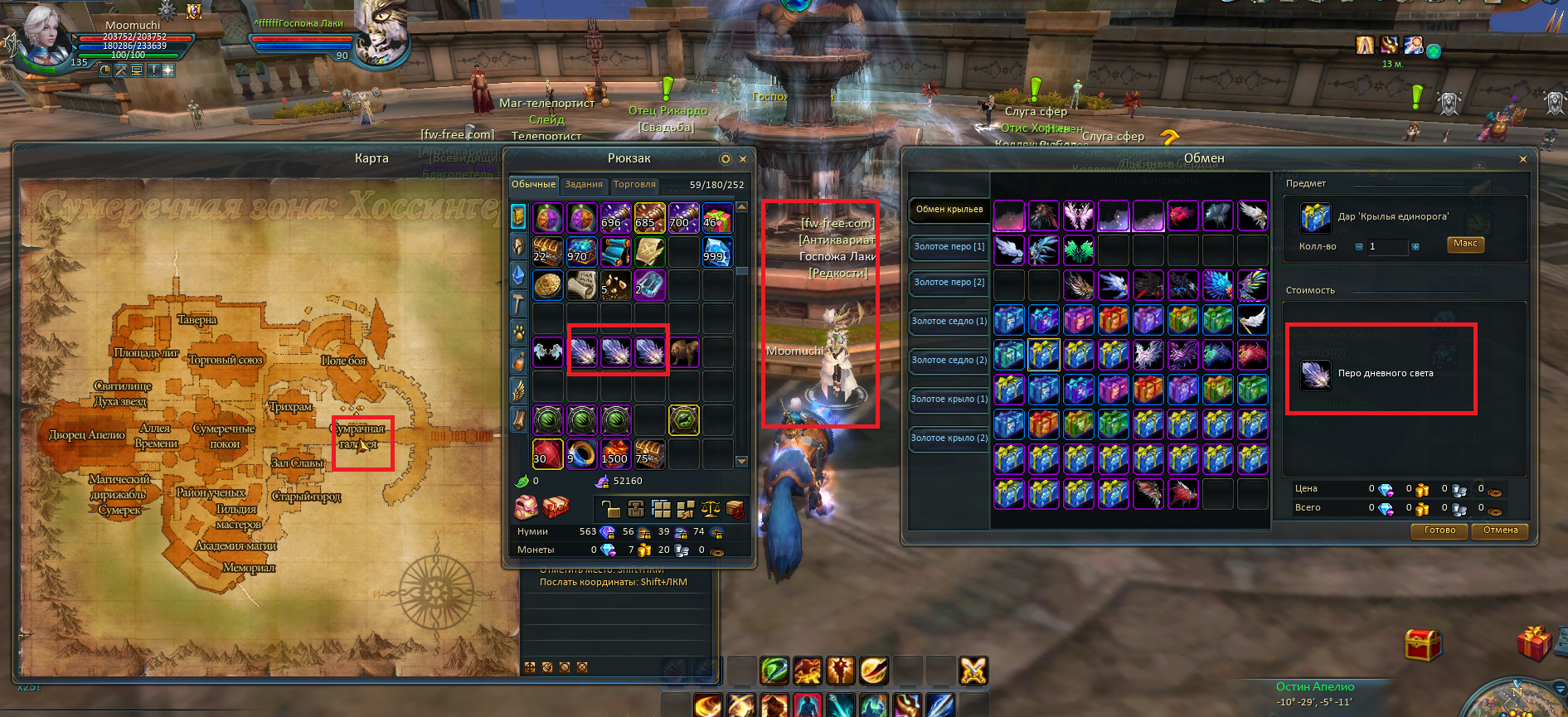Open the red treasure chest icon
This screenshot has width=1568, height=717.
click(1422, 644)
